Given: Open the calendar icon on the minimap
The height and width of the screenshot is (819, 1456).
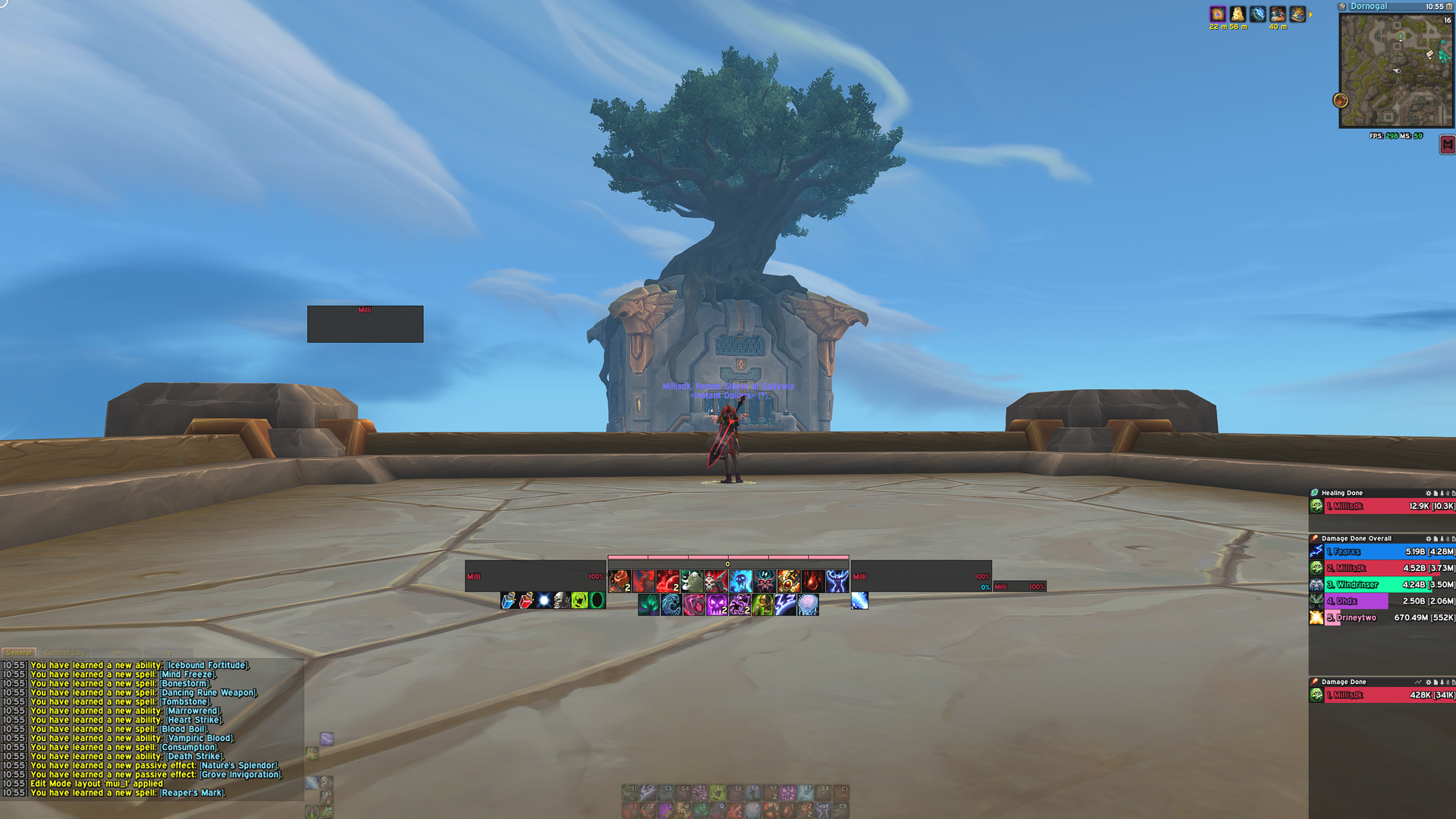Looking at the screenshot, I should [1451, 6].
